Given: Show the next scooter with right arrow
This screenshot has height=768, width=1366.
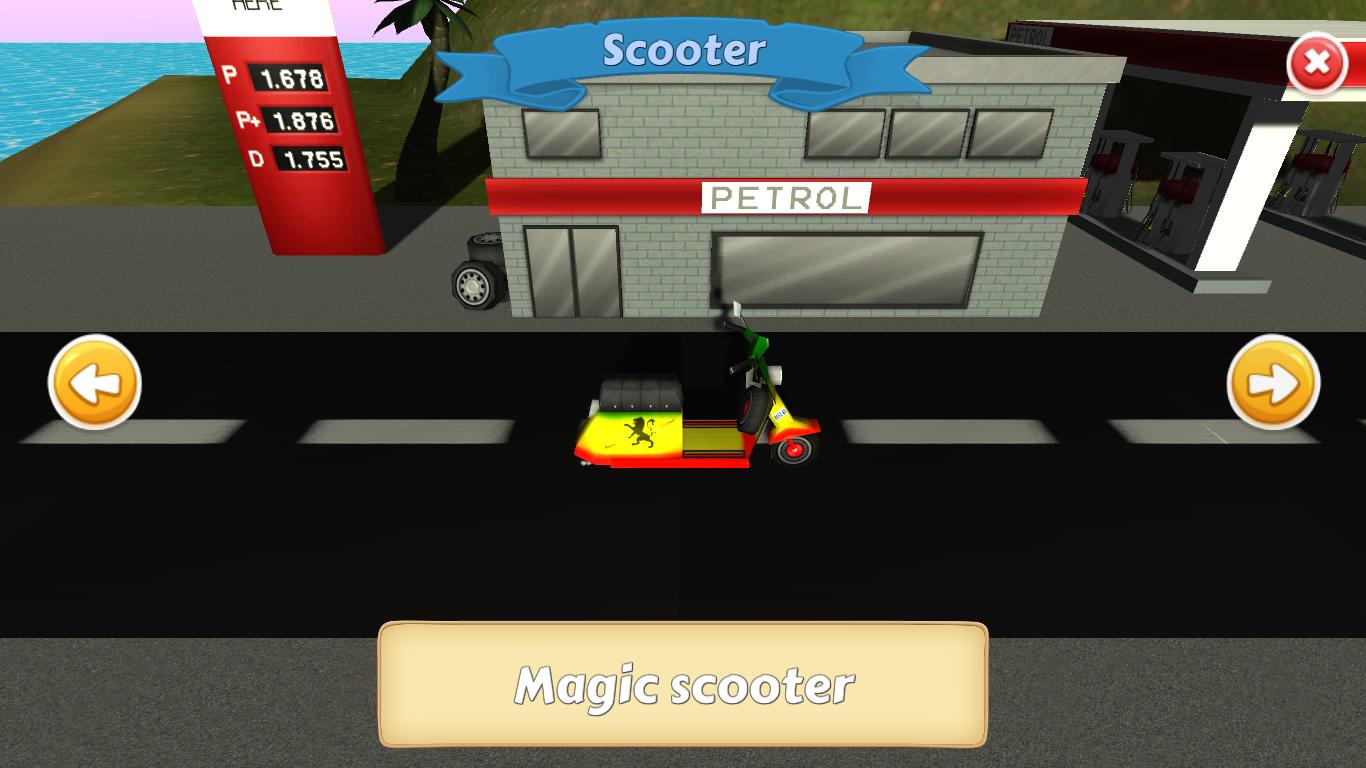Looking at the screenshot, I should (1273, 383).
